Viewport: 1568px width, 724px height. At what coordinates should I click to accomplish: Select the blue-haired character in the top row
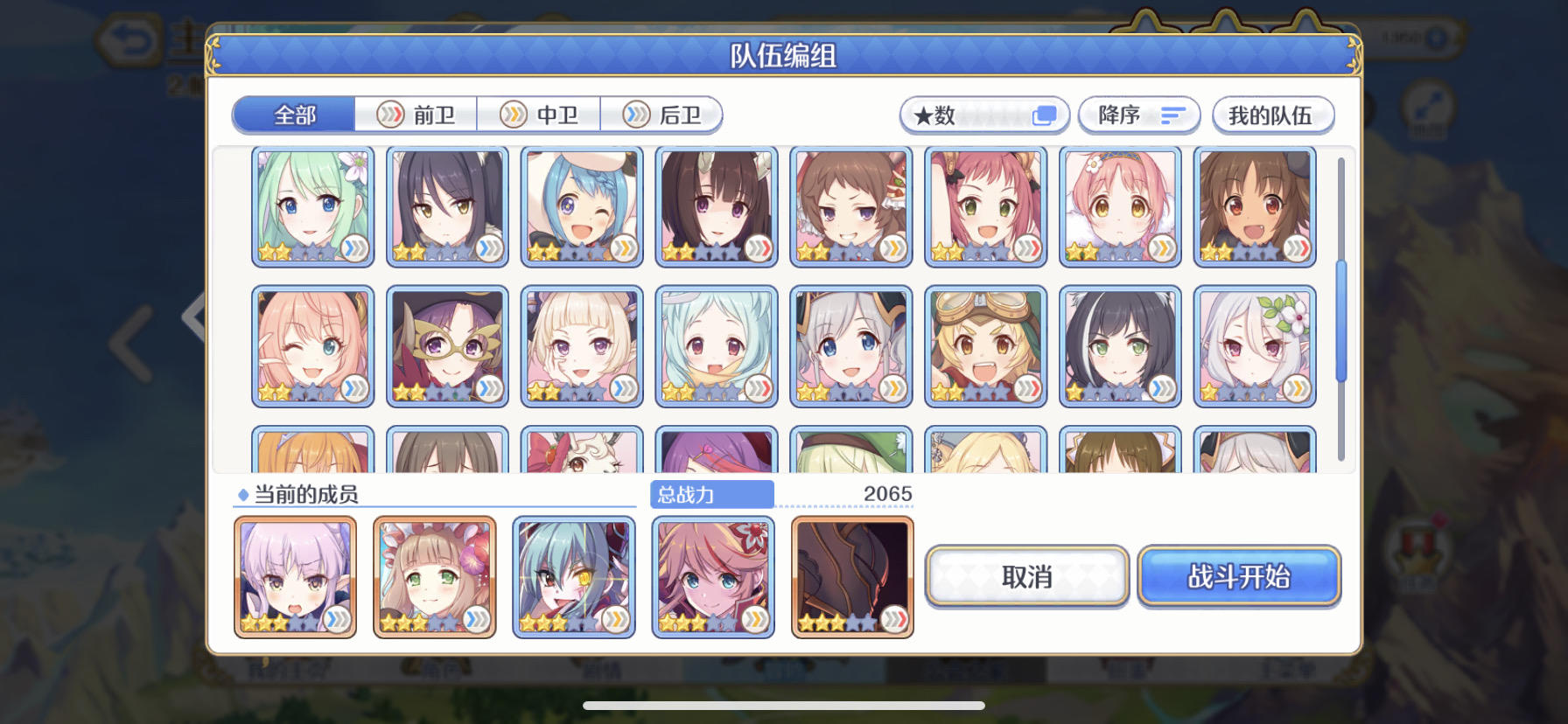click(x=581, y=206)
